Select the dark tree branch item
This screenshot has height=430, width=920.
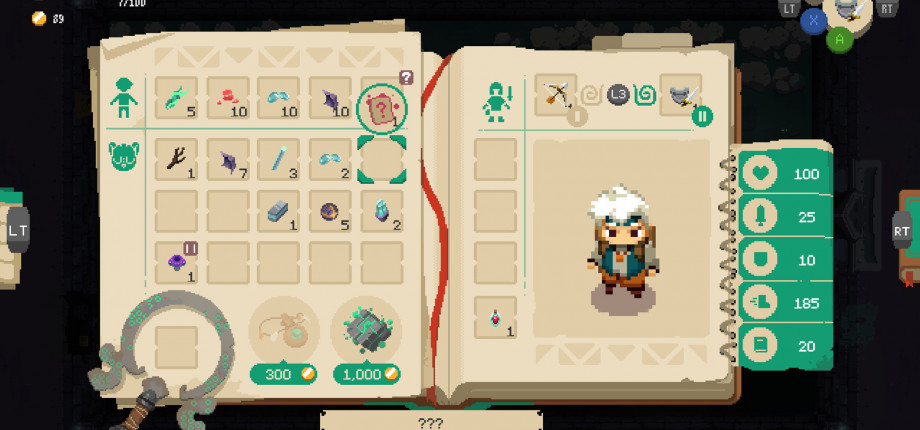(x=176, y=159)
